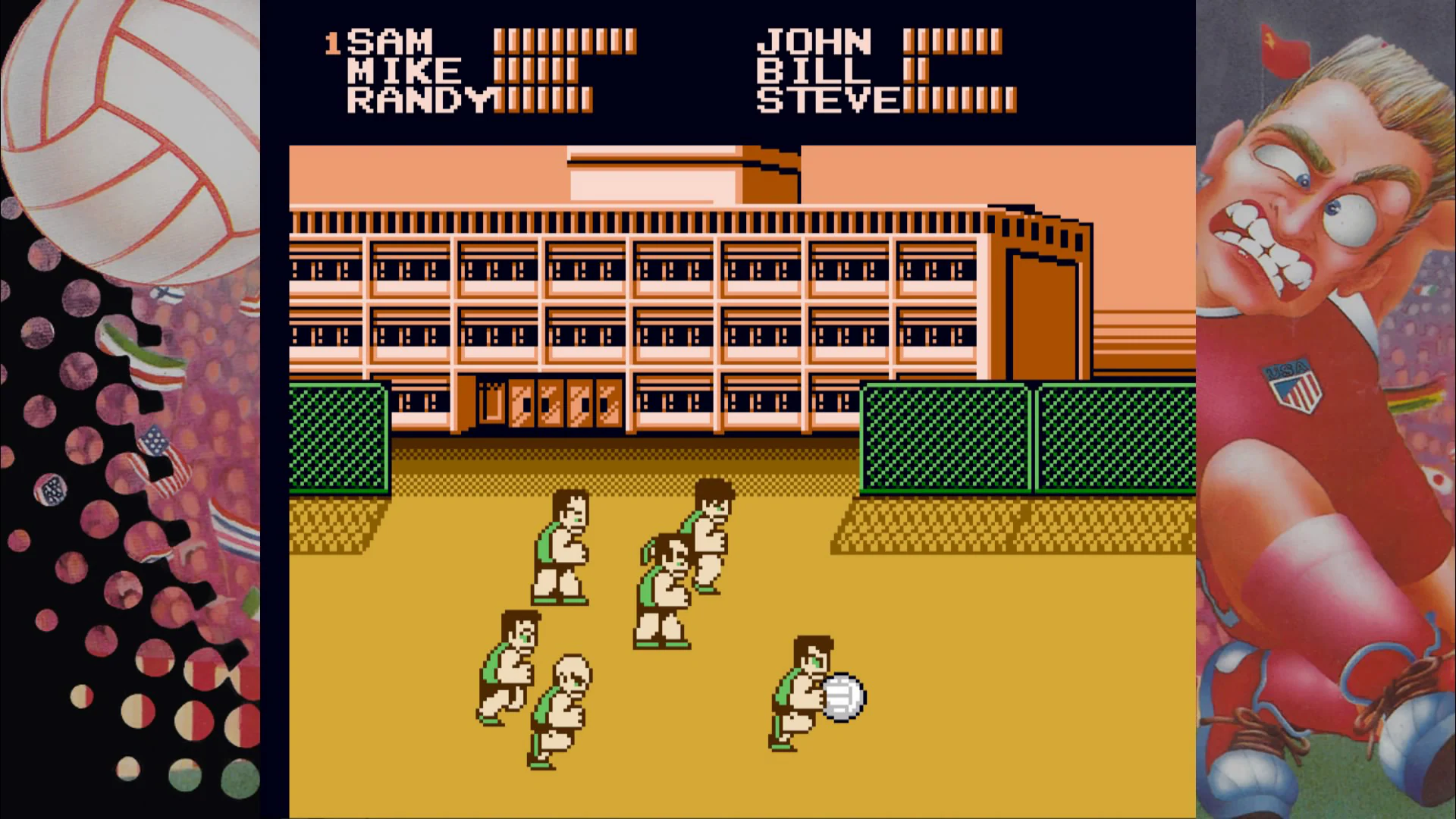Viewport: 1456px width, 819px height.
Task: Toggle the player 1 indicator next to SAM
Action: point(334,42)
